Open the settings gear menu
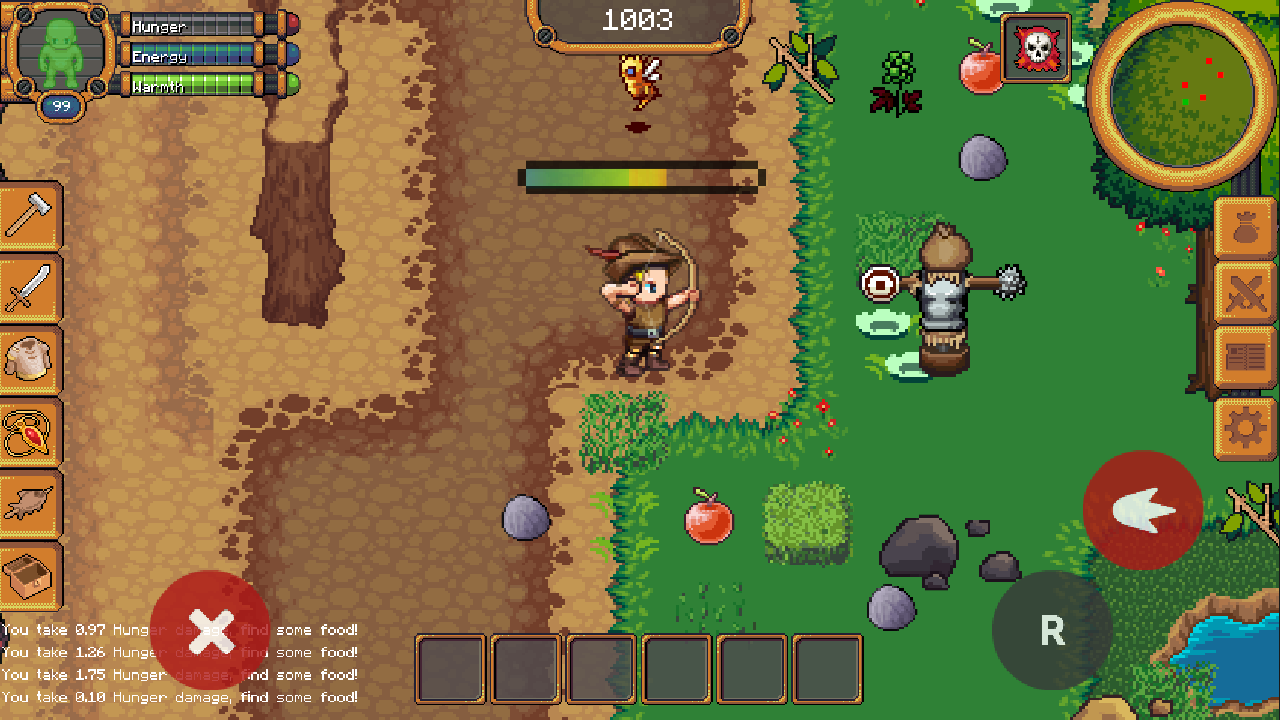1280x720 pixels. [x=1244, y=427]
